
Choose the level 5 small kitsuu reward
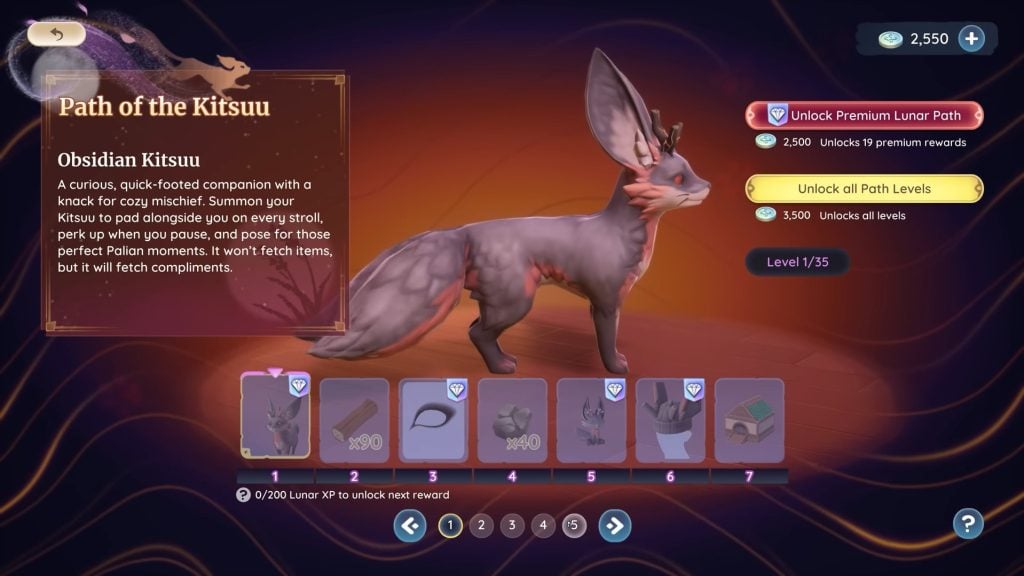pyautogui.click(x=591, y=419)
